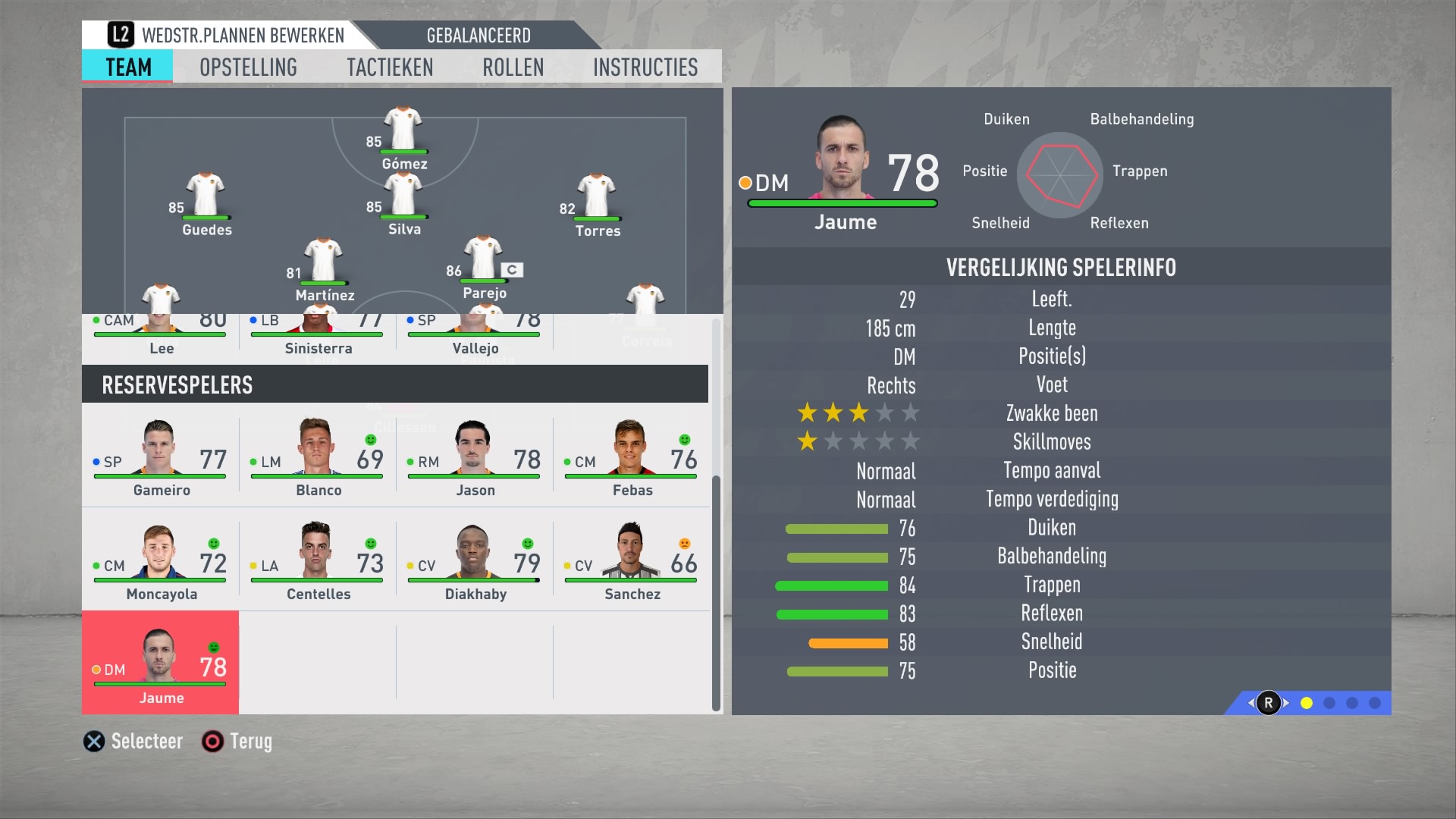Pick reserve player Jason
Screen dimensions: 1456x819
click(475, 458)
